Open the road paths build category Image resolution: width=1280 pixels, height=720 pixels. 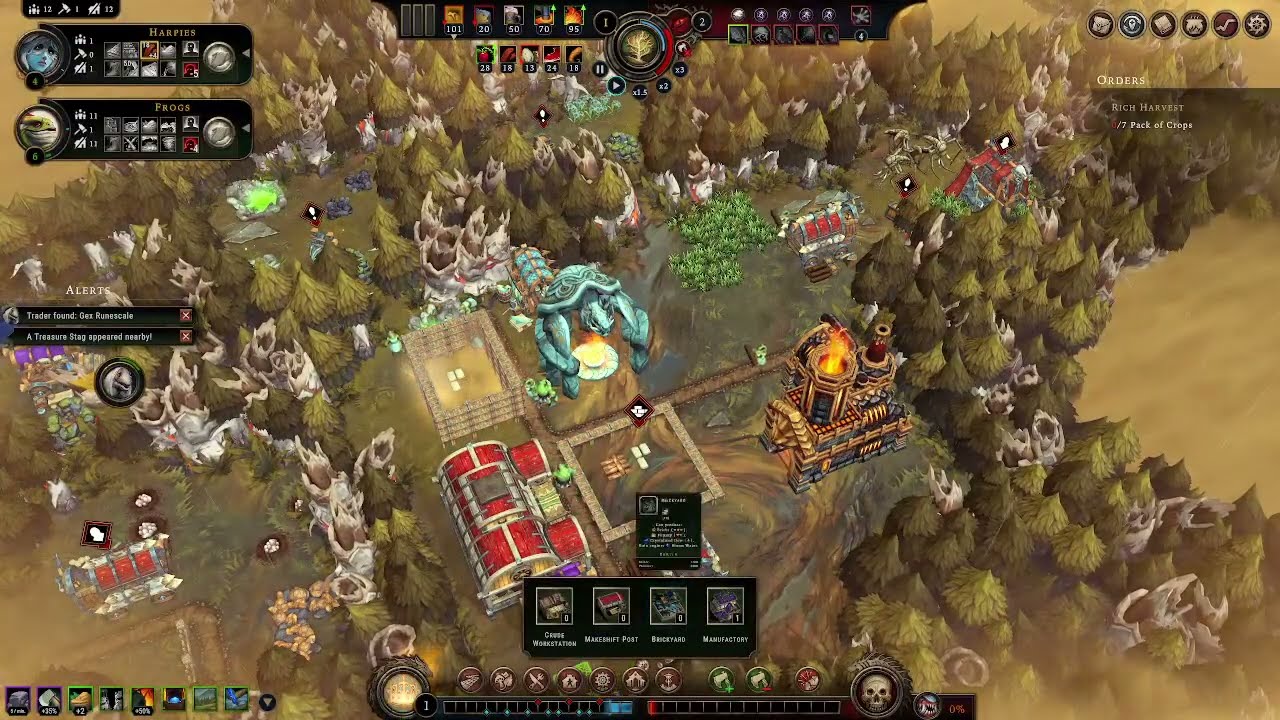(x=470, y=681)
